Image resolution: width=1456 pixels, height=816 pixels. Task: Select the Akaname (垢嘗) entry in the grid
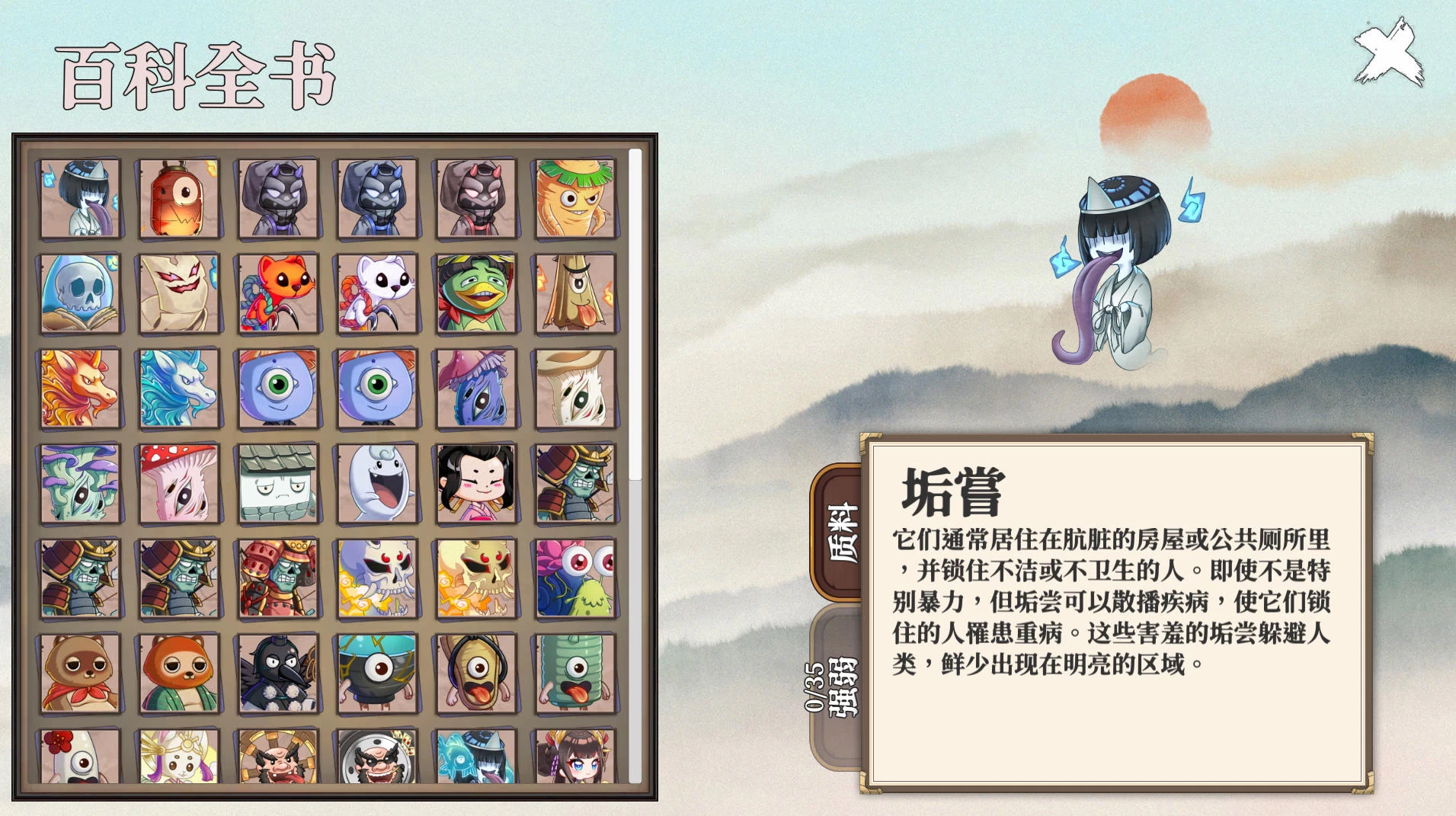[x=80, y=198]
